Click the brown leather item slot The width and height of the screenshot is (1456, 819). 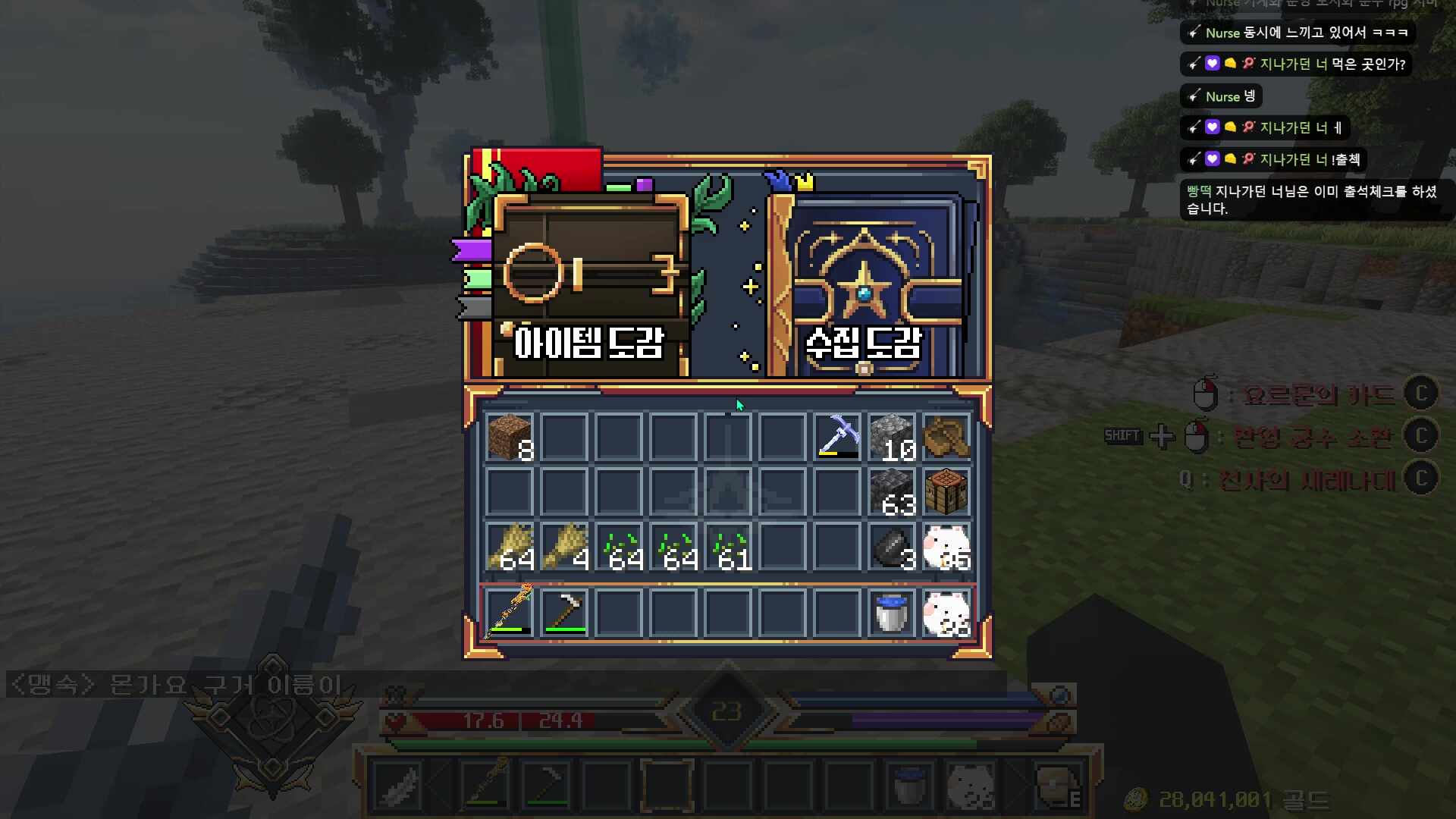click(946, 438)
